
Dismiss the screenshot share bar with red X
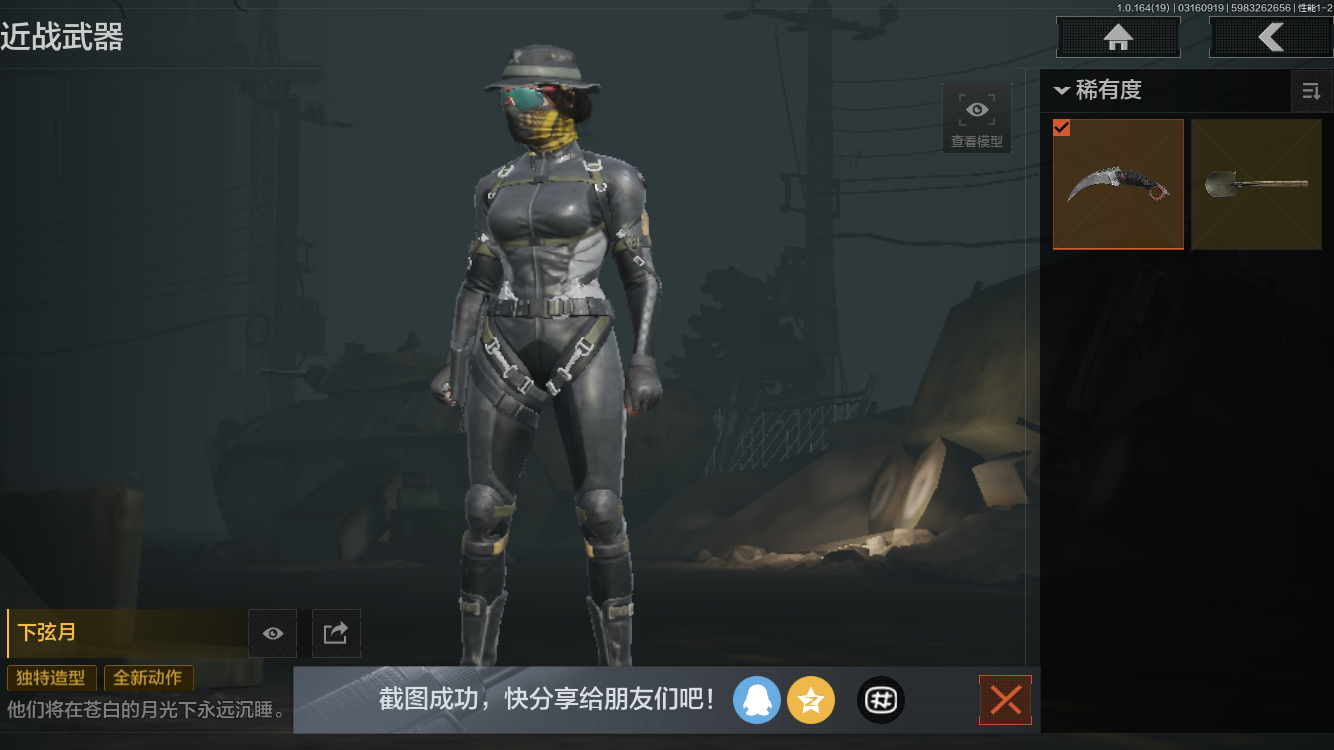(1005, 700)
